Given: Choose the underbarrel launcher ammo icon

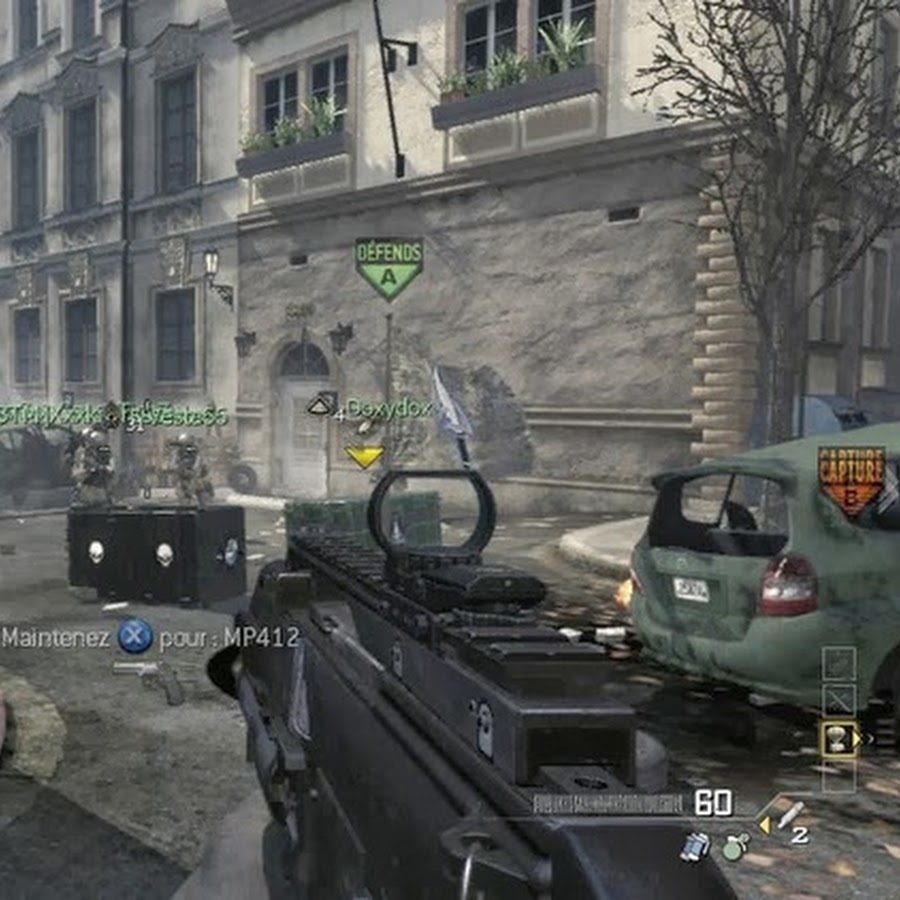Looking at the screenshot, I should pos(790,815).
